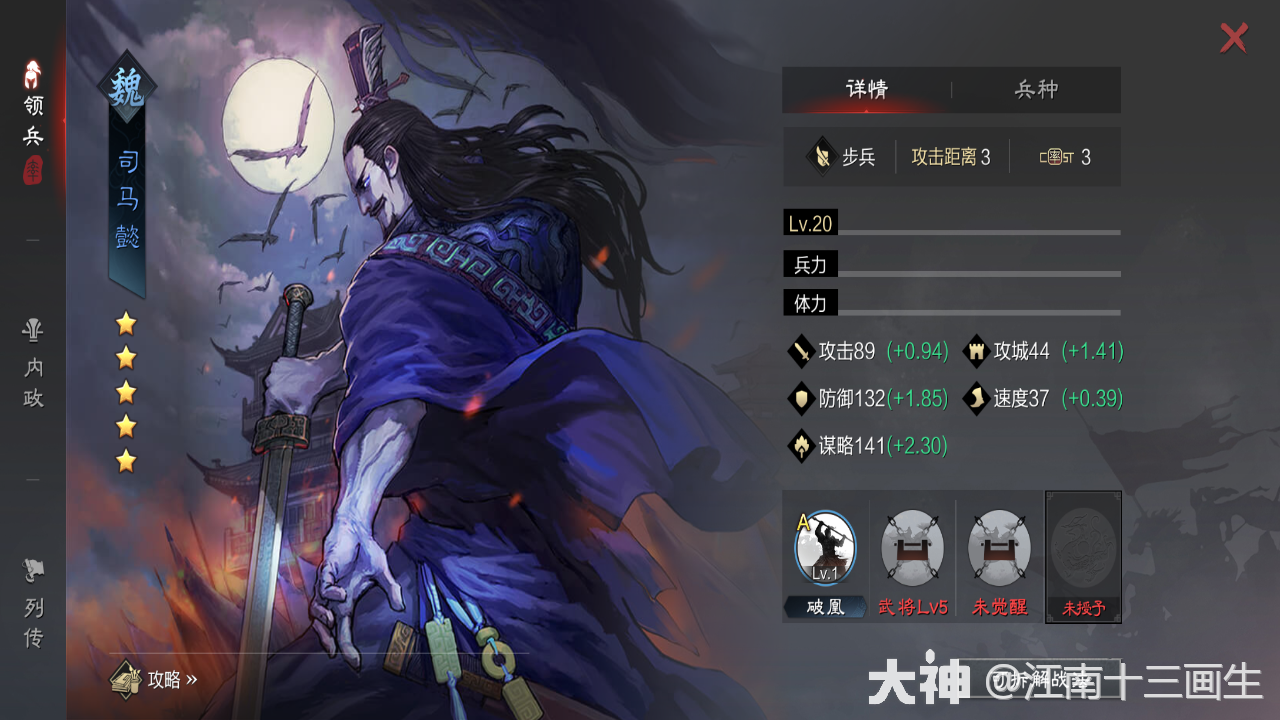The width and height of the screenshot is (1280, 720).
Task: Select the 详情 tab
Action: [x=868, y=89]
